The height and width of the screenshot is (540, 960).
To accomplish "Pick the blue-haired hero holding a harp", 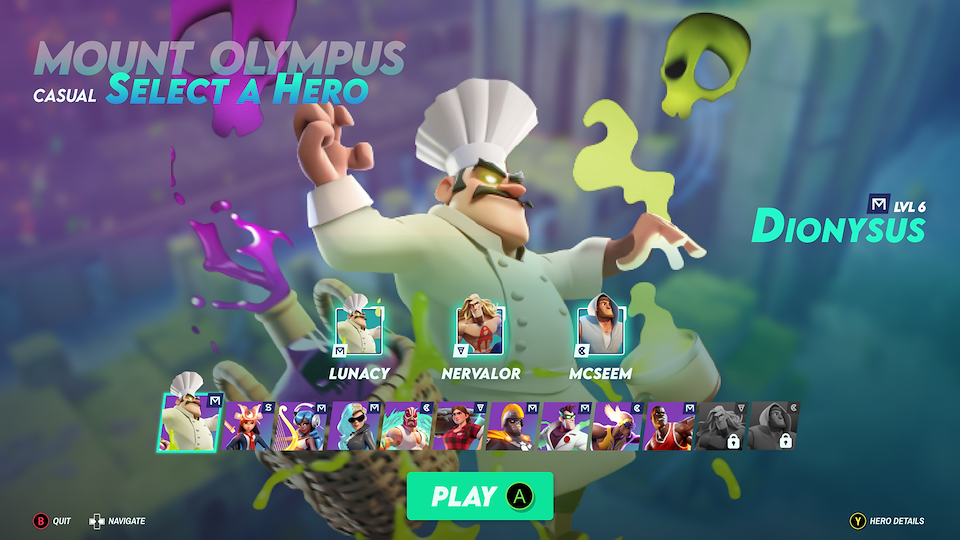I will coord(302,427).
